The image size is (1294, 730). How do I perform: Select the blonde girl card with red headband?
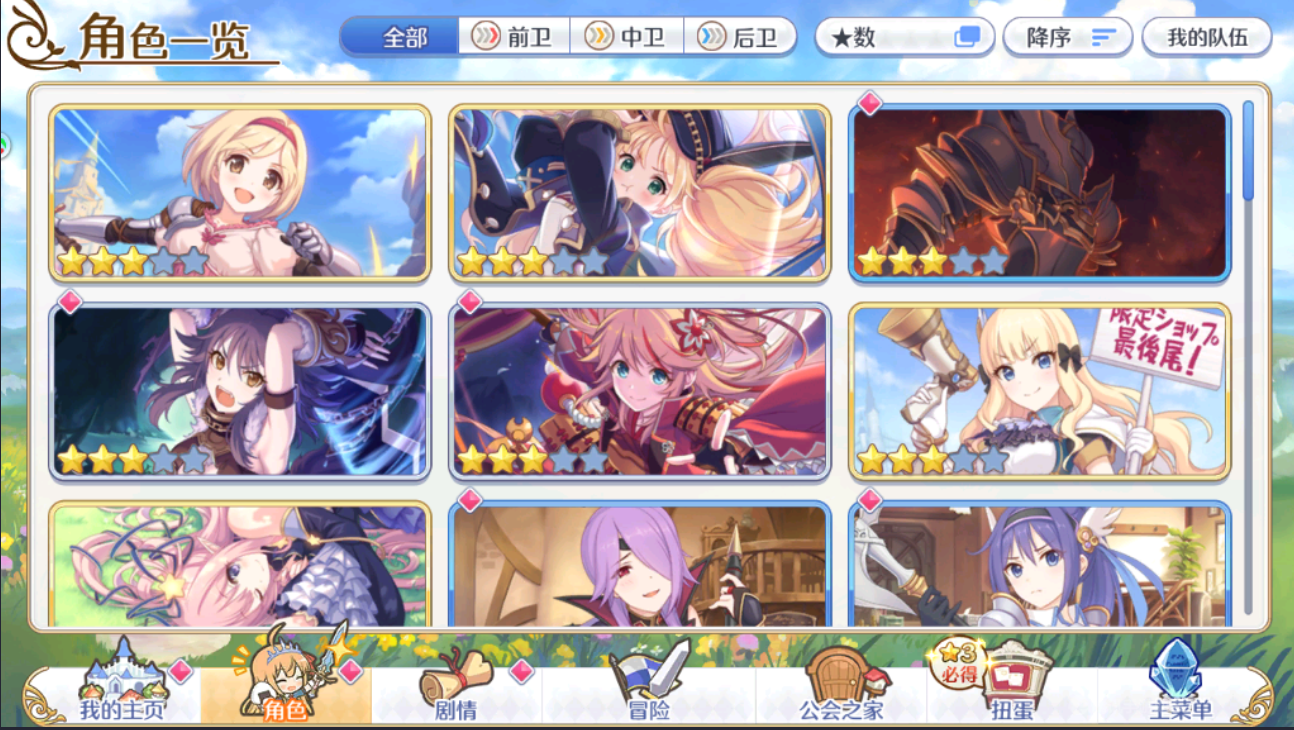coord(239,192)
